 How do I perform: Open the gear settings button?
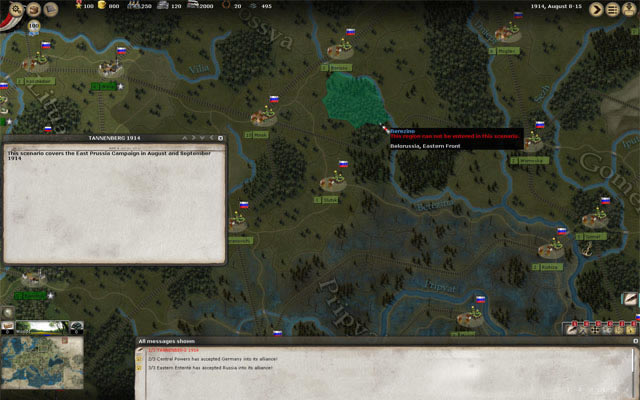tap(17, 9)
